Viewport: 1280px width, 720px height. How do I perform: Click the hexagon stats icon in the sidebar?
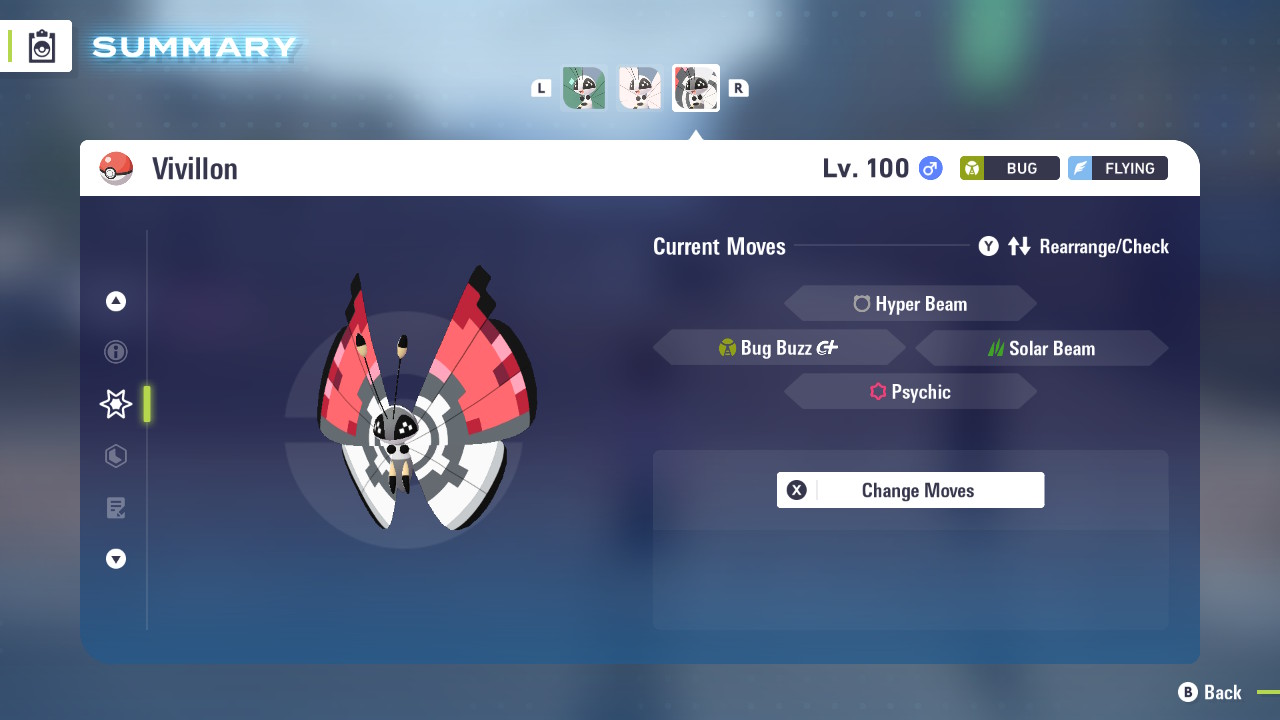pyautogui.click(x=115, y=456)
